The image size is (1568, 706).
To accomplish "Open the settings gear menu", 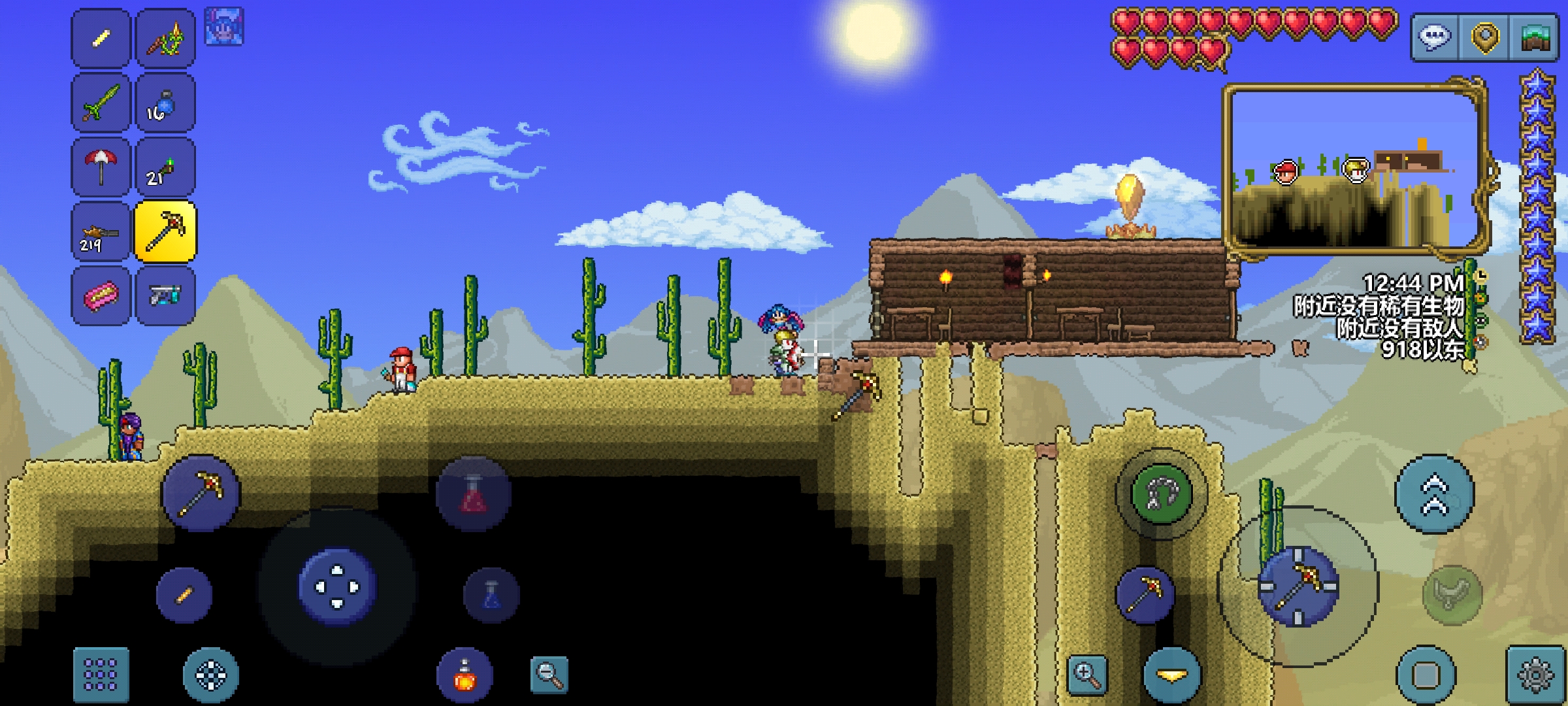I will tap(1535, 674).
